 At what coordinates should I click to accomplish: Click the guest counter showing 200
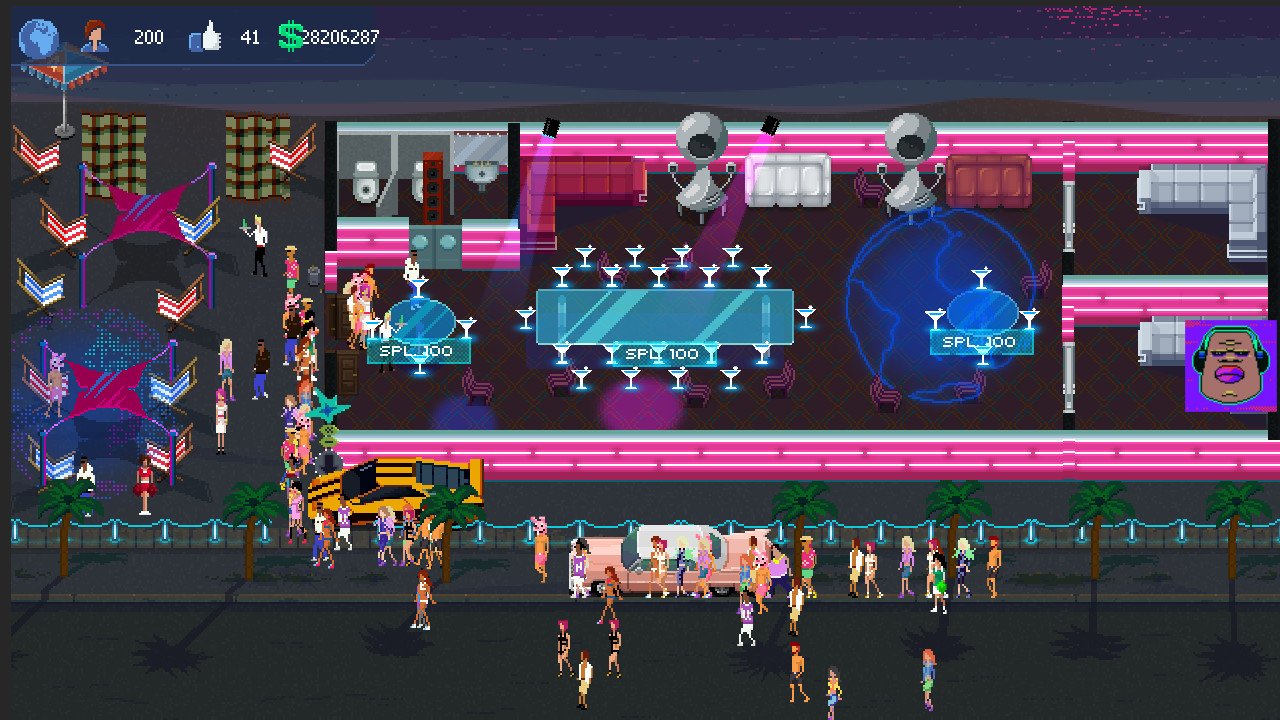coord(148,37)
